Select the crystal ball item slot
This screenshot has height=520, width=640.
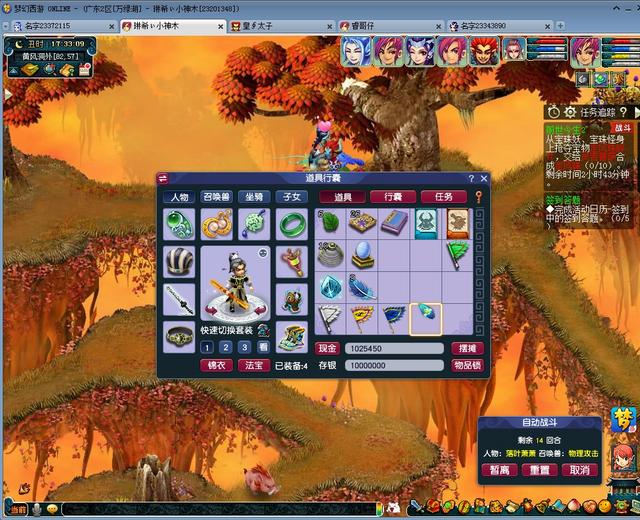click(361, 254)
